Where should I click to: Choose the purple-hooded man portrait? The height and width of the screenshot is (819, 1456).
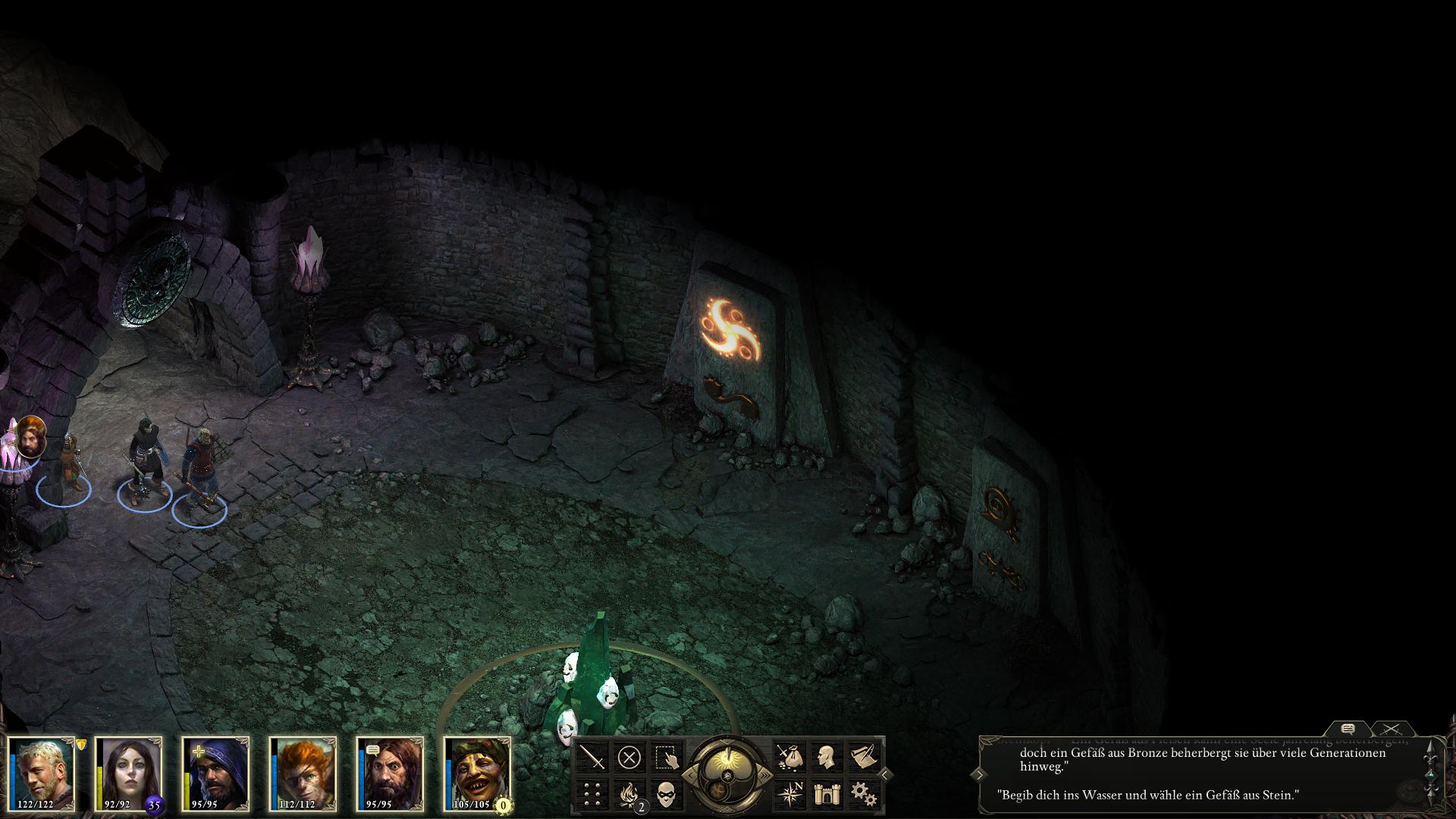[216, 772]
